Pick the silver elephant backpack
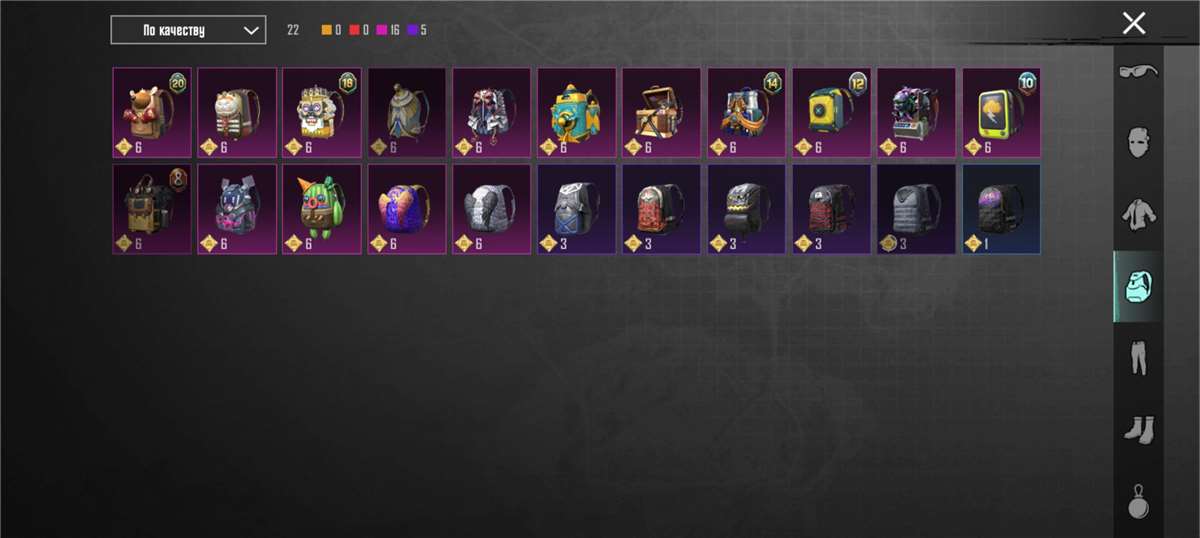This screenshot has width=1200, height=538. point(491,209)
